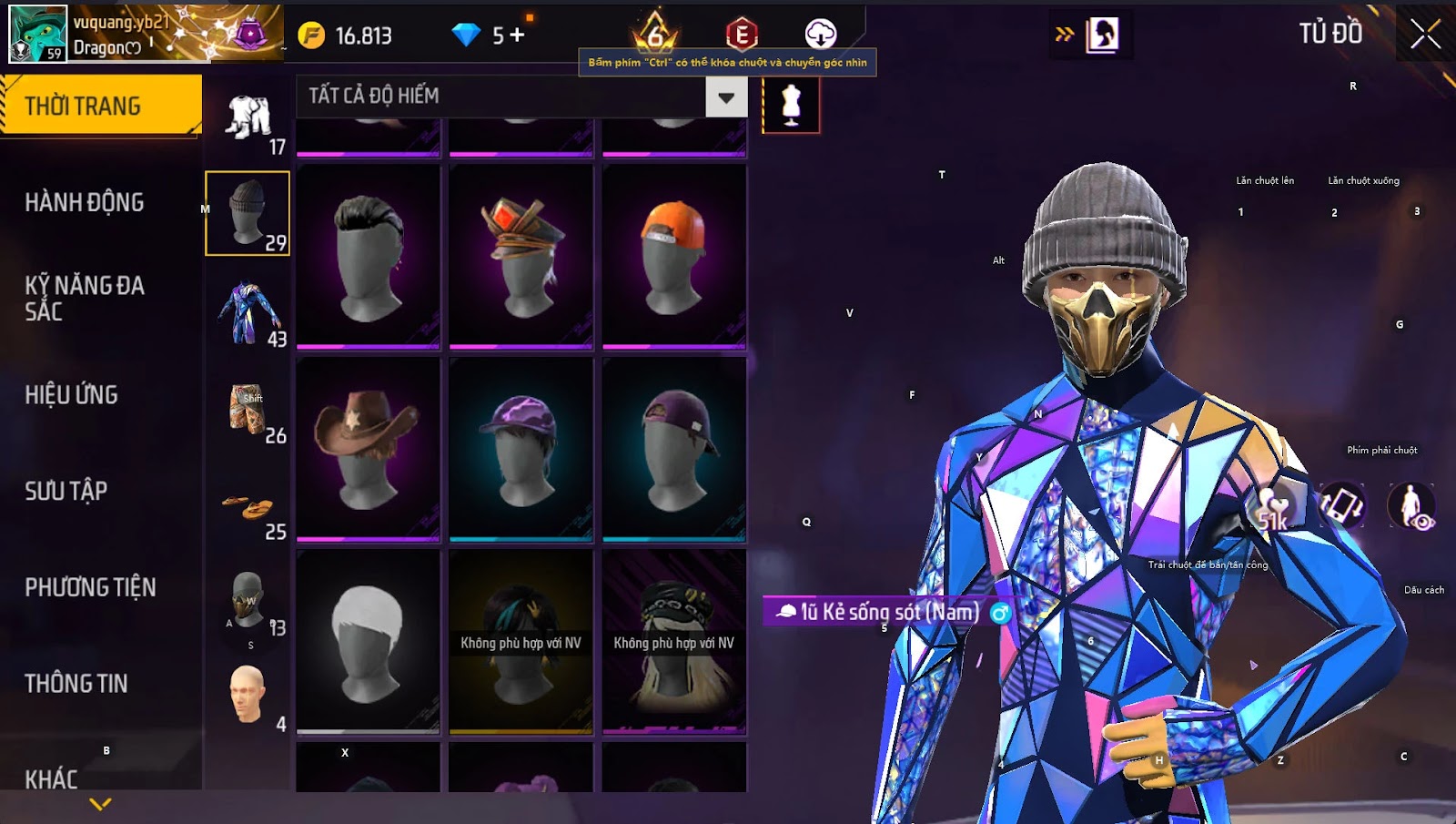
Task: Add diamonds with the plus button
Action: [517, 36]
